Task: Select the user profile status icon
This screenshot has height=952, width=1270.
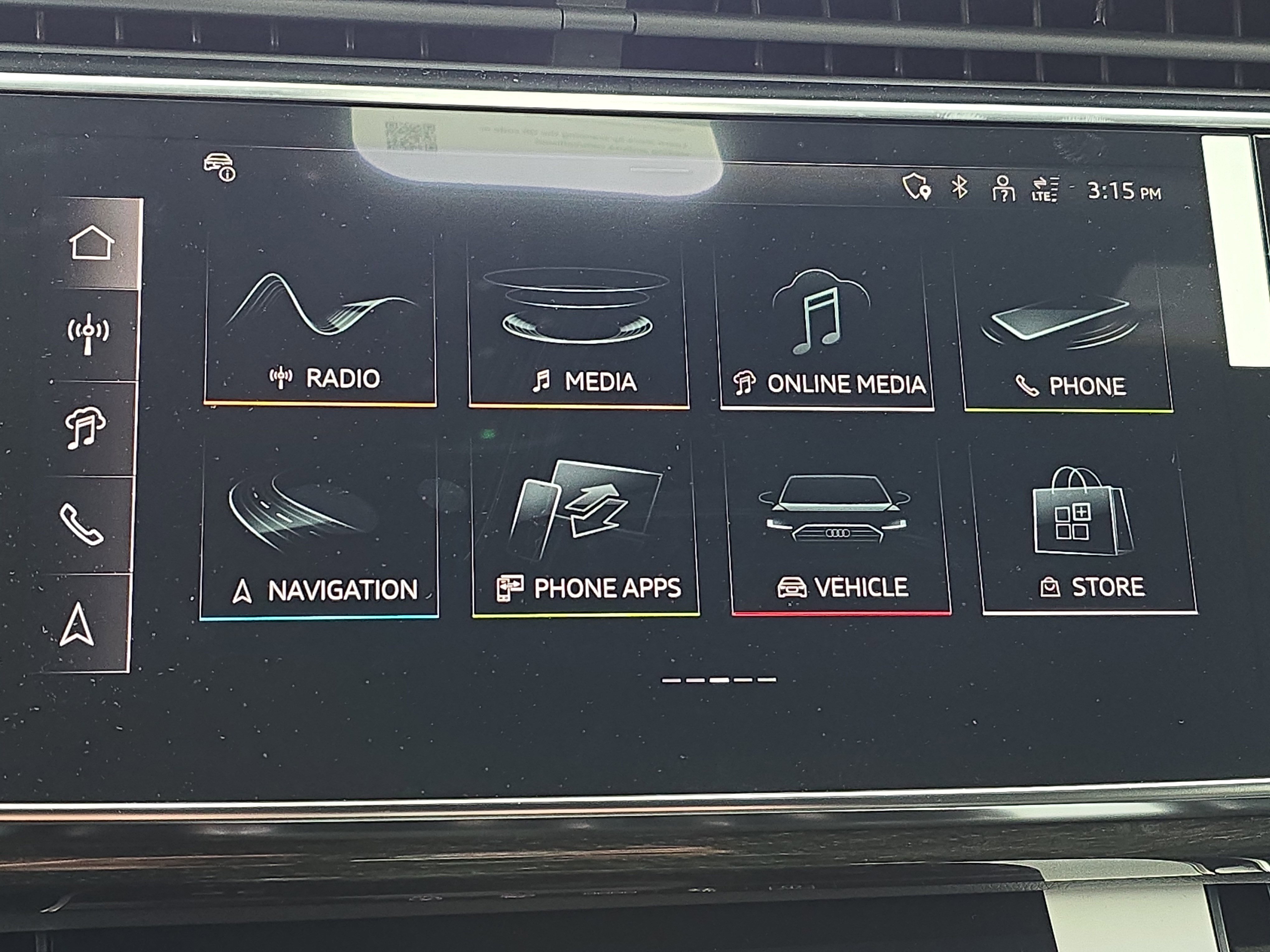Action: pyautogui.click(x=1003, y=188)
